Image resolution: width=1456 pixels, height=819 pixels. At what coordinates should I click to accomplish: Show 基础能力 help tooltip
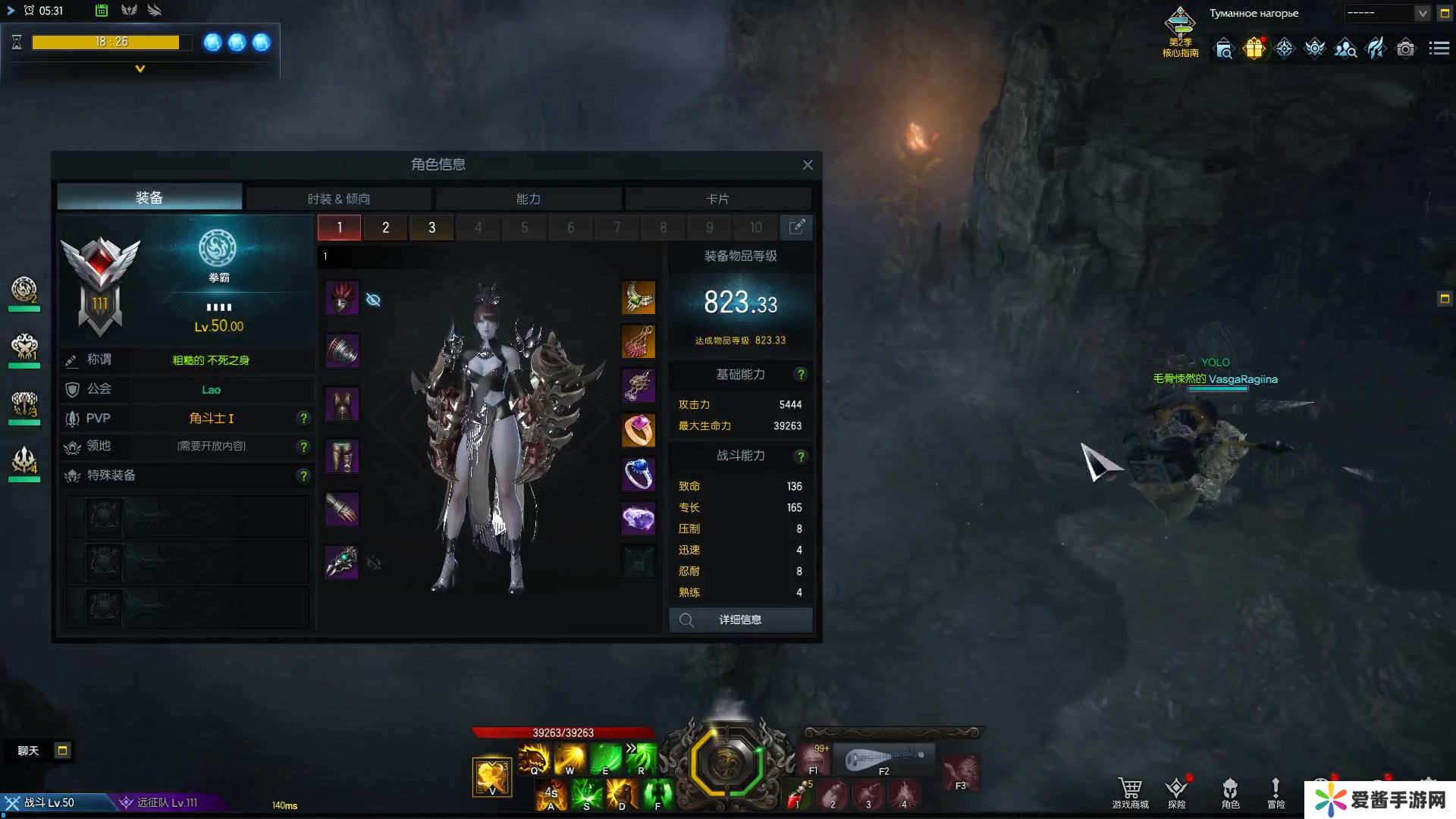pyautogui.click(x=800, y=375)
